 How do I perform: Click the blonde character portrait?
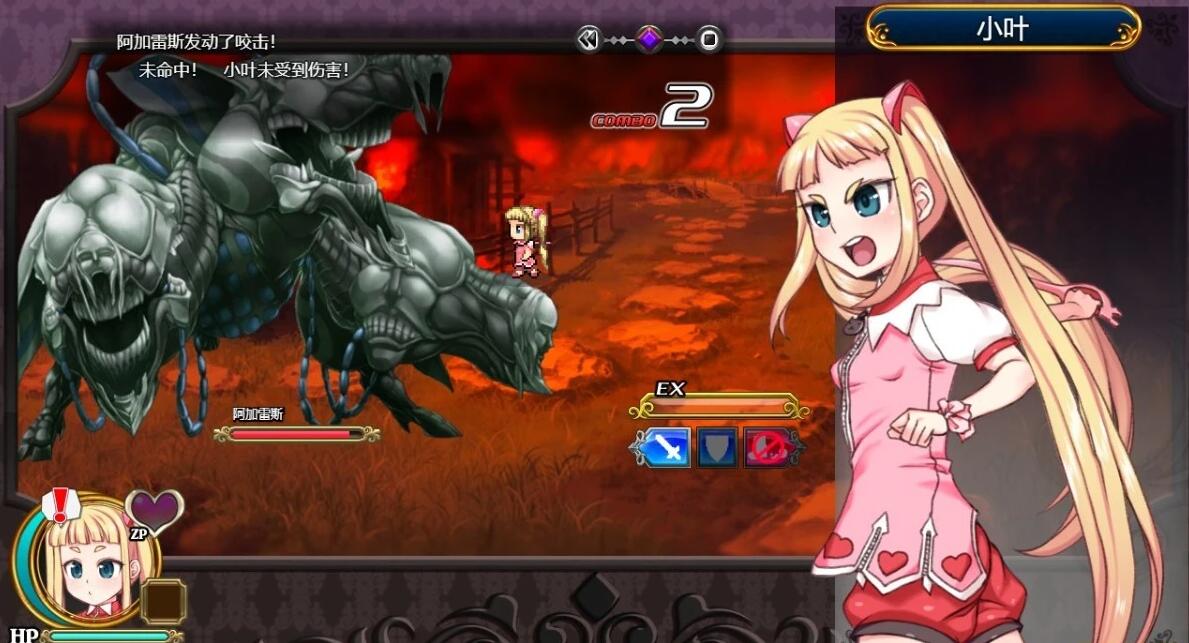[85, 565]
